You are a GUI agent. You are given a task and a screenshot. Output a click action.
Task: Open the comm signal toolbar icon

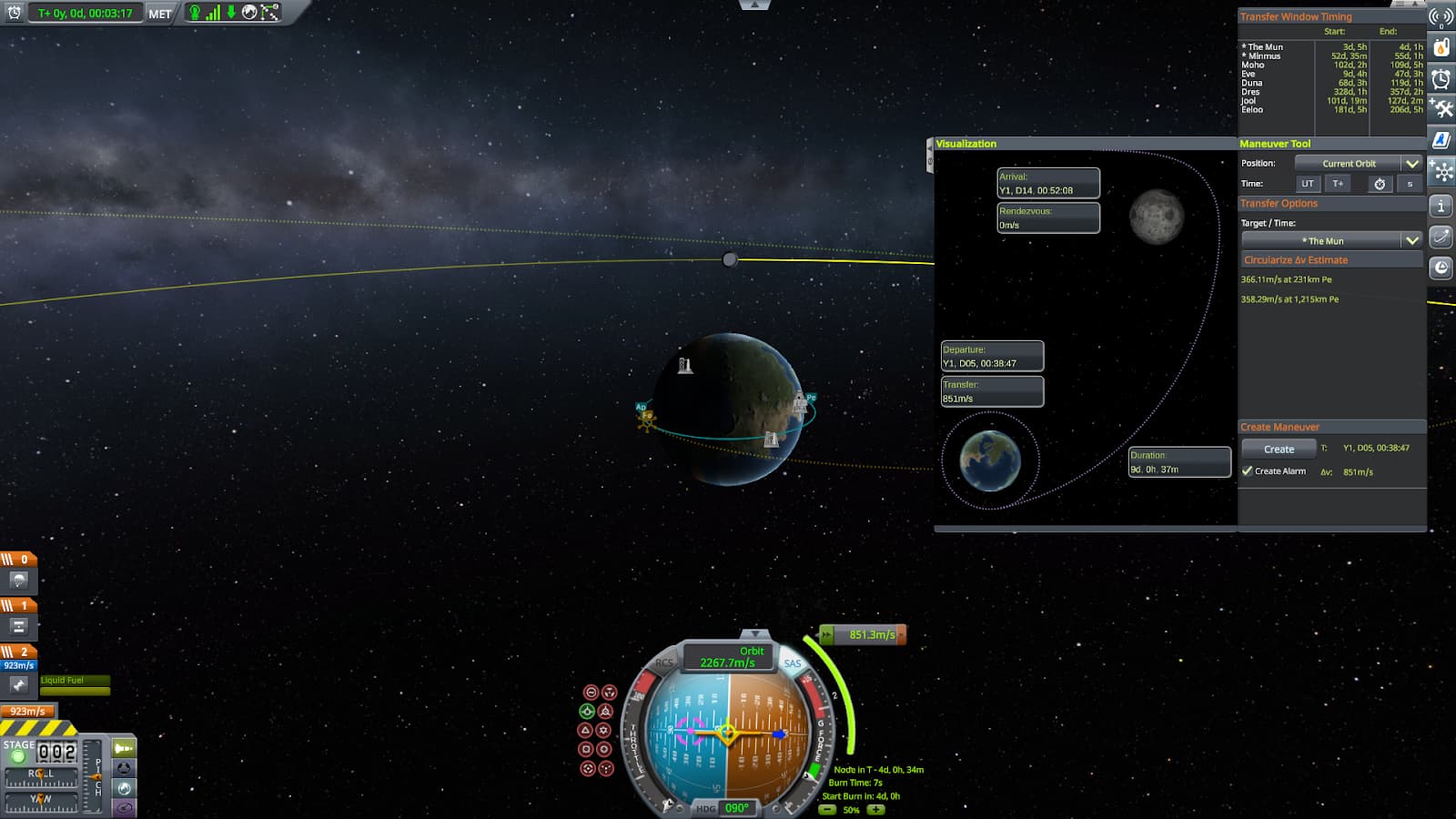tap(1441, 16)
